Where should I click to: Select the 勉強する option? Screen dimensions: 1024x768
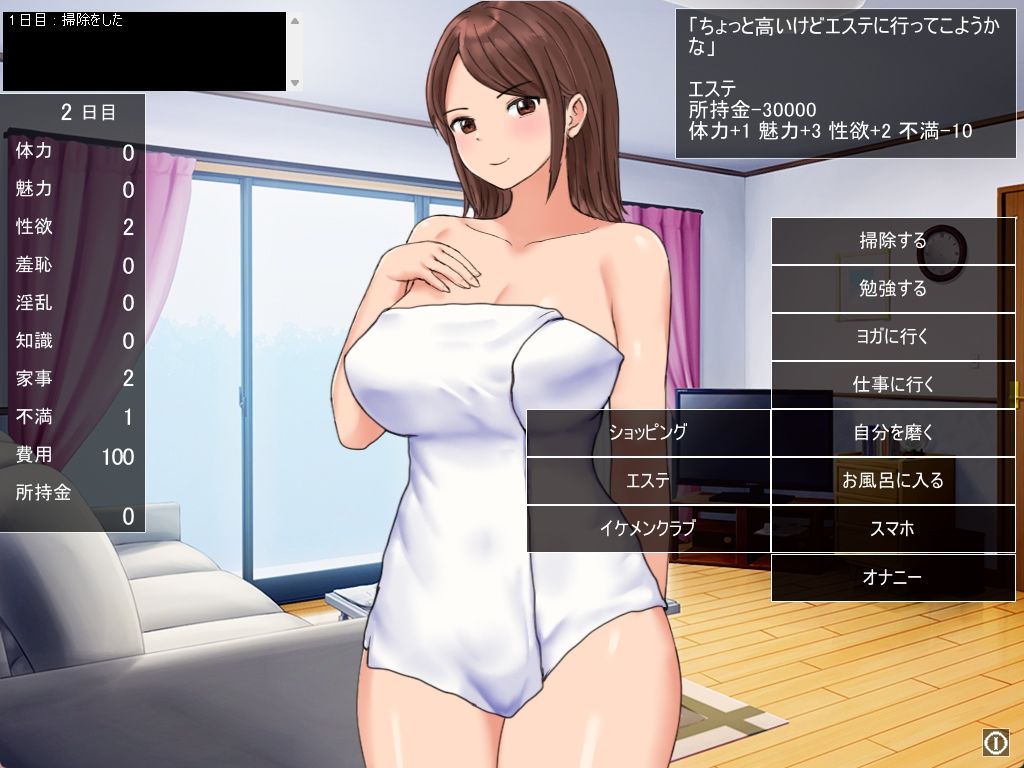(893, 289)
